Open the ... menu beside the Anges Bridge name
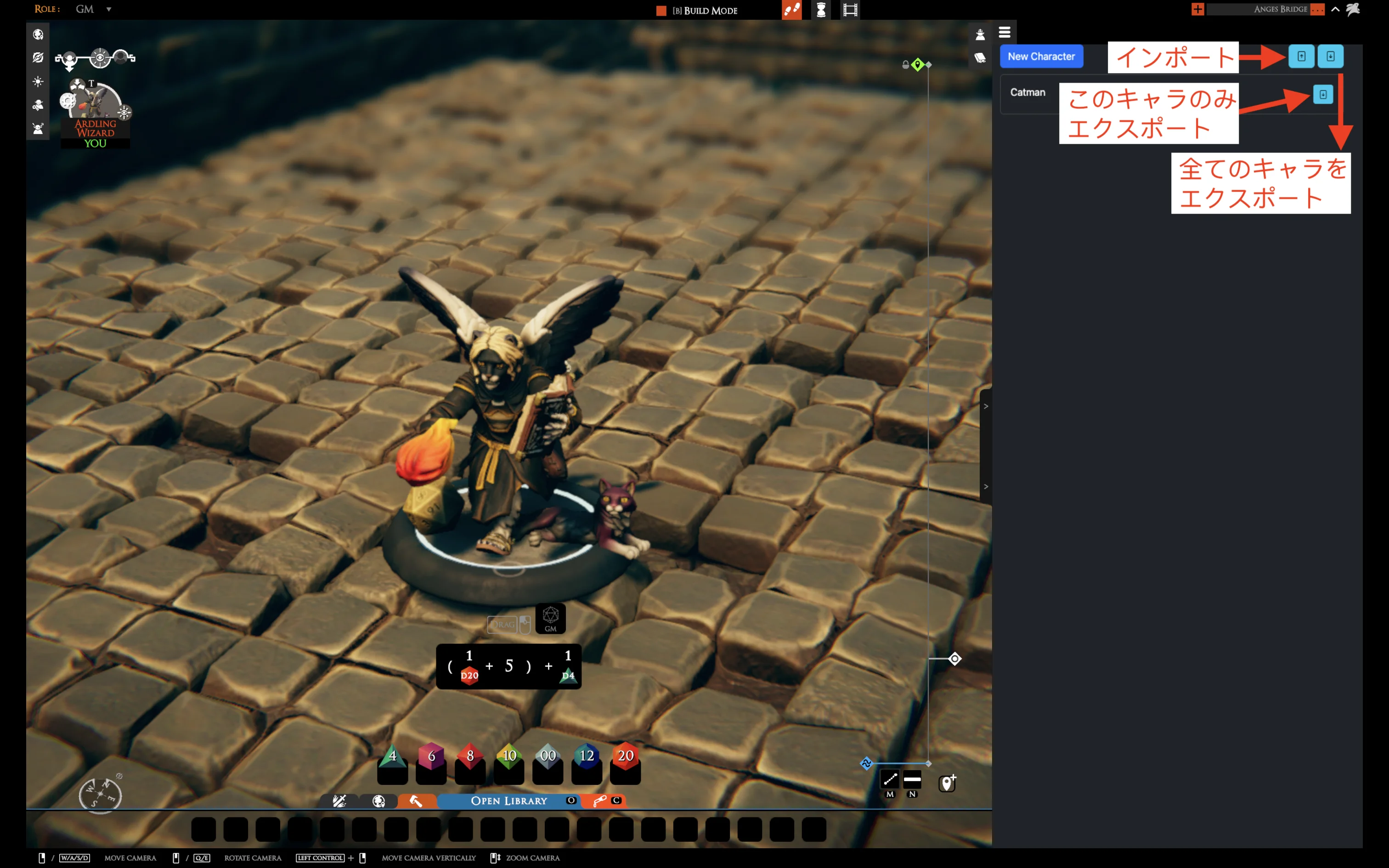 point(1318,9)
